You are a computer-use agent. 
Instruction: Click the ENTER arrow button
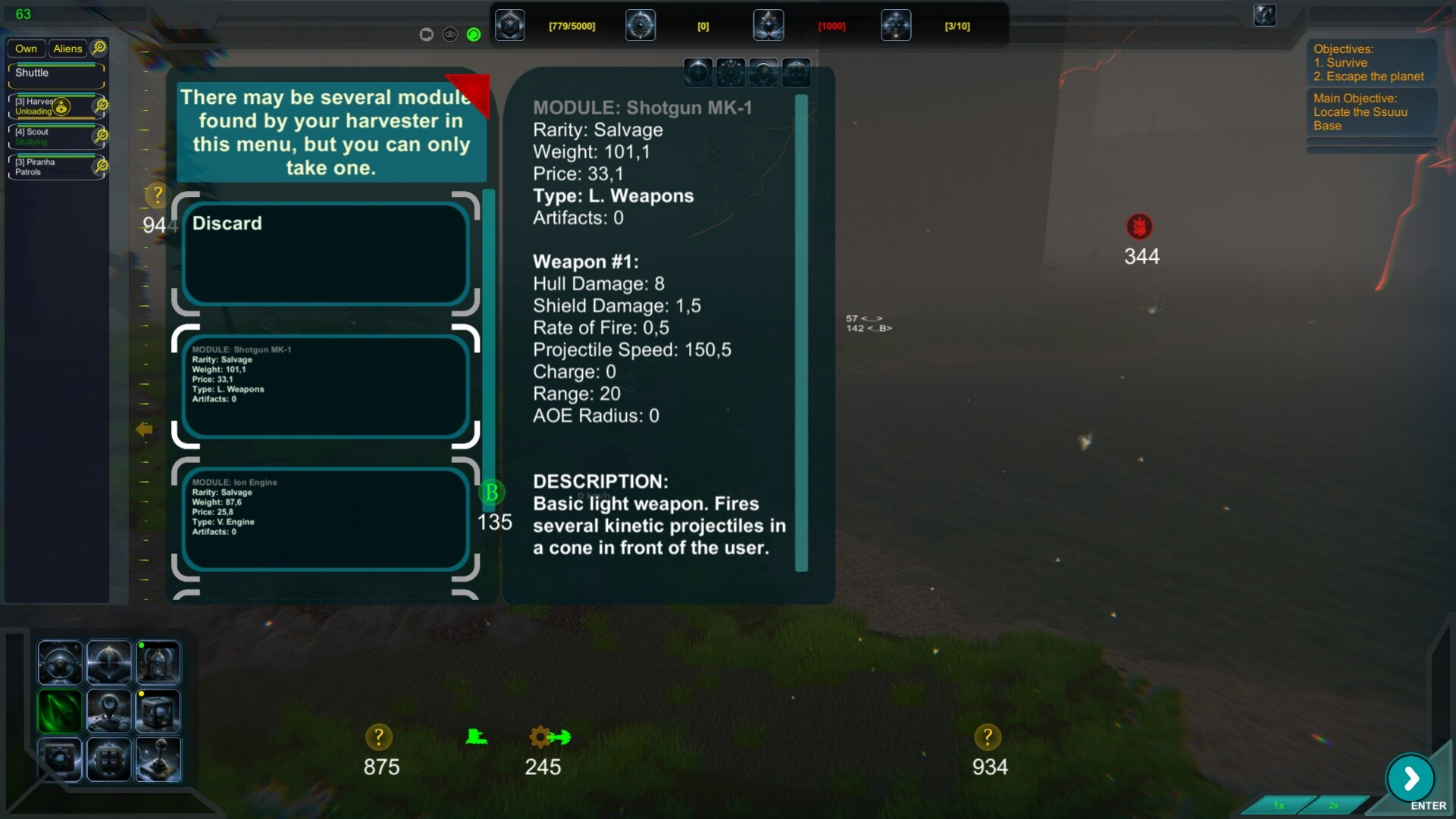click(x=1410, y=778)
